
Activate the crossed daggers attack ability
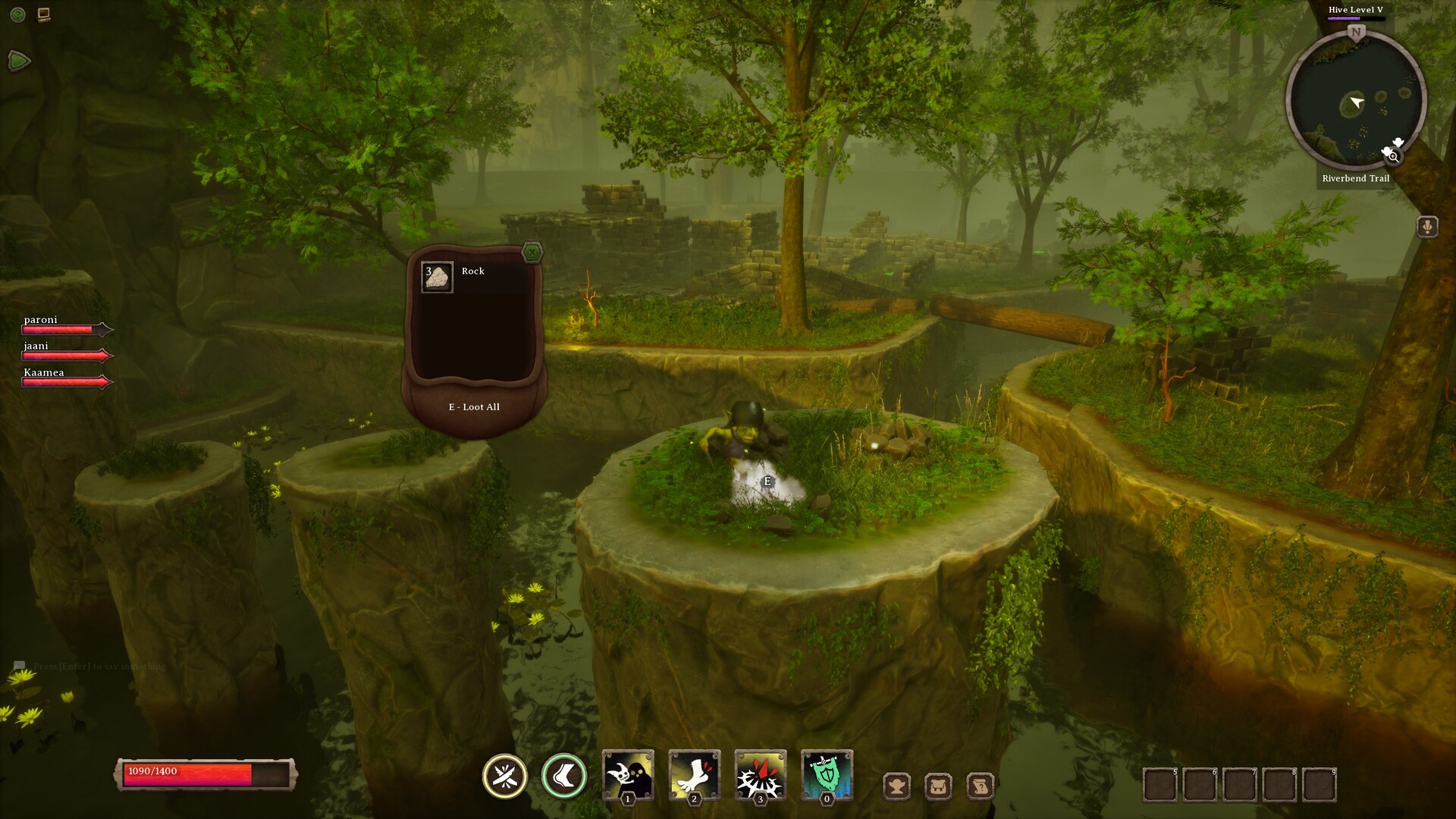[505, 776]
